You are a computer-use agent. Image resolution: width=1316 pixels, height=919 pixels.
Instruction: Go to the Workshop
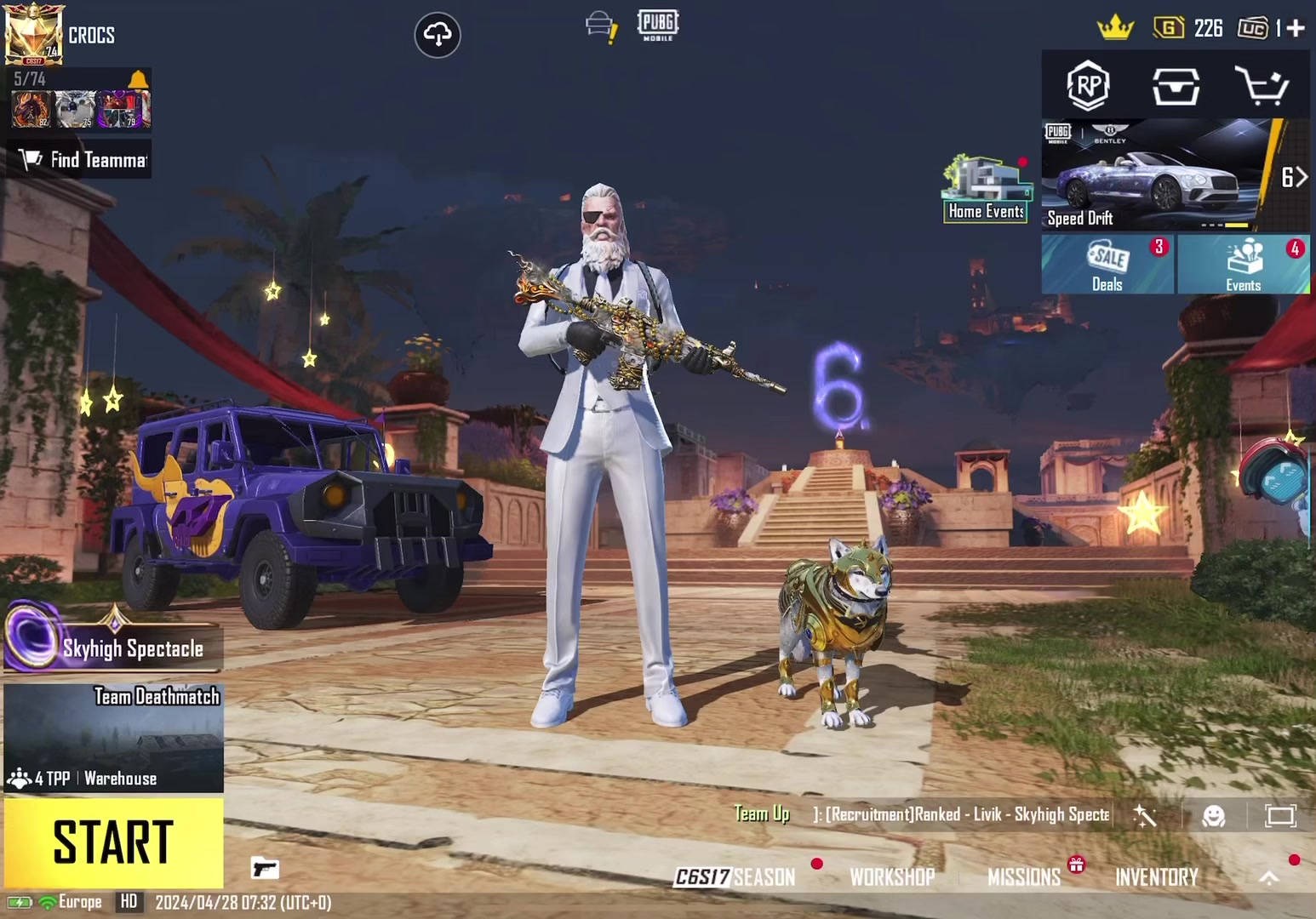(x=892, y=876)
